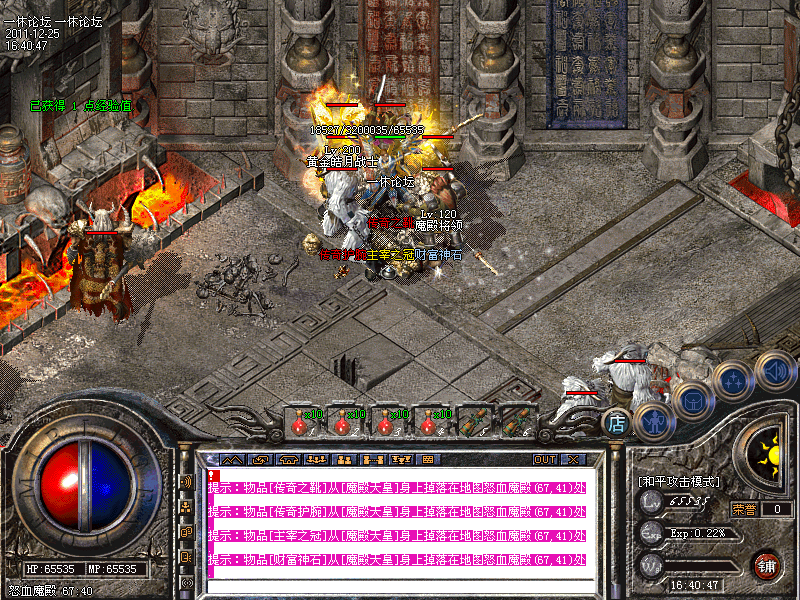Click the telephone icon on chat toolbar

tap(289, 460)
